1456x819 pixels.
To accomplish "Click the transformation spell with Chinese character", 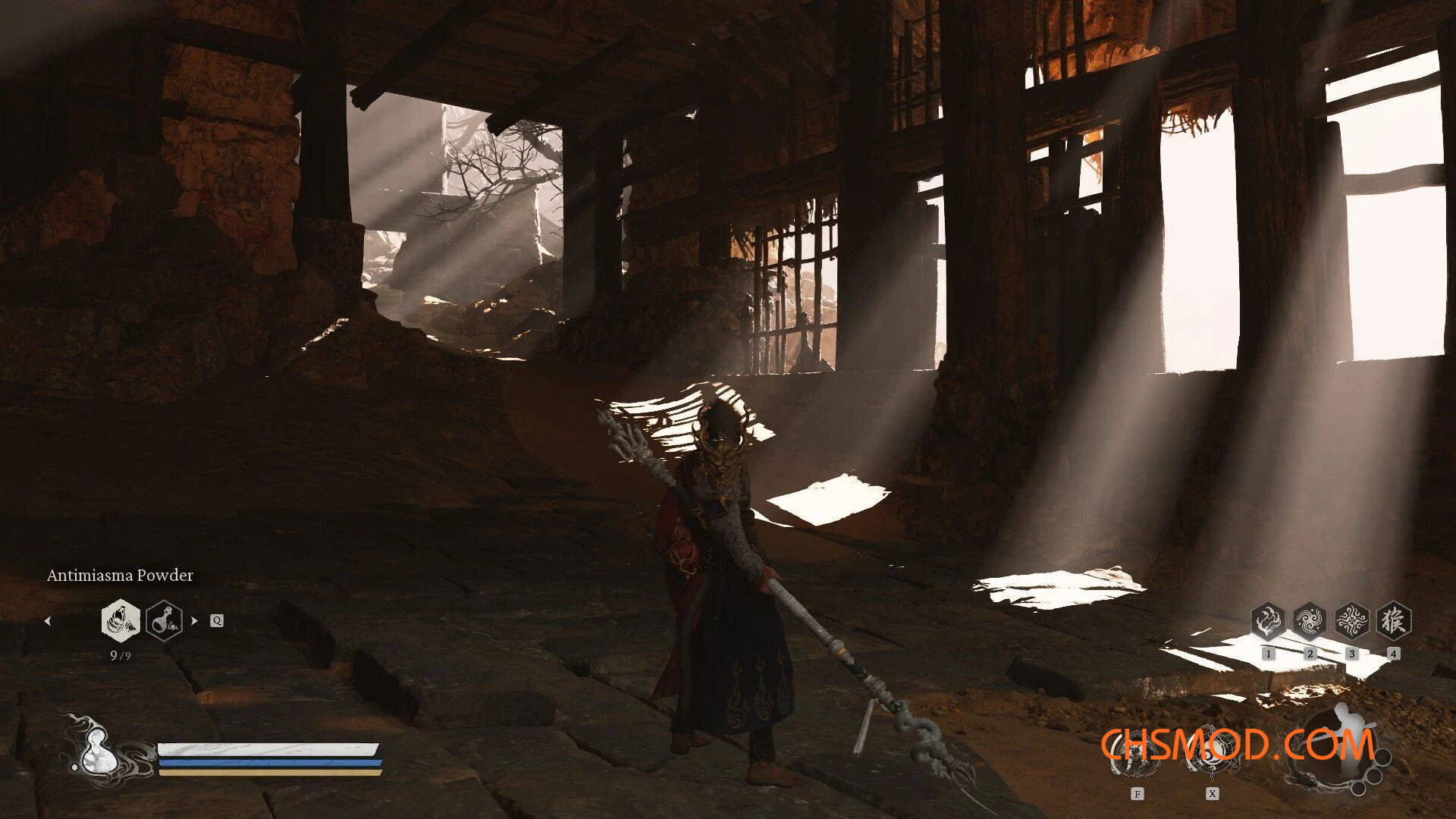I will click(x=1394, y=619).
